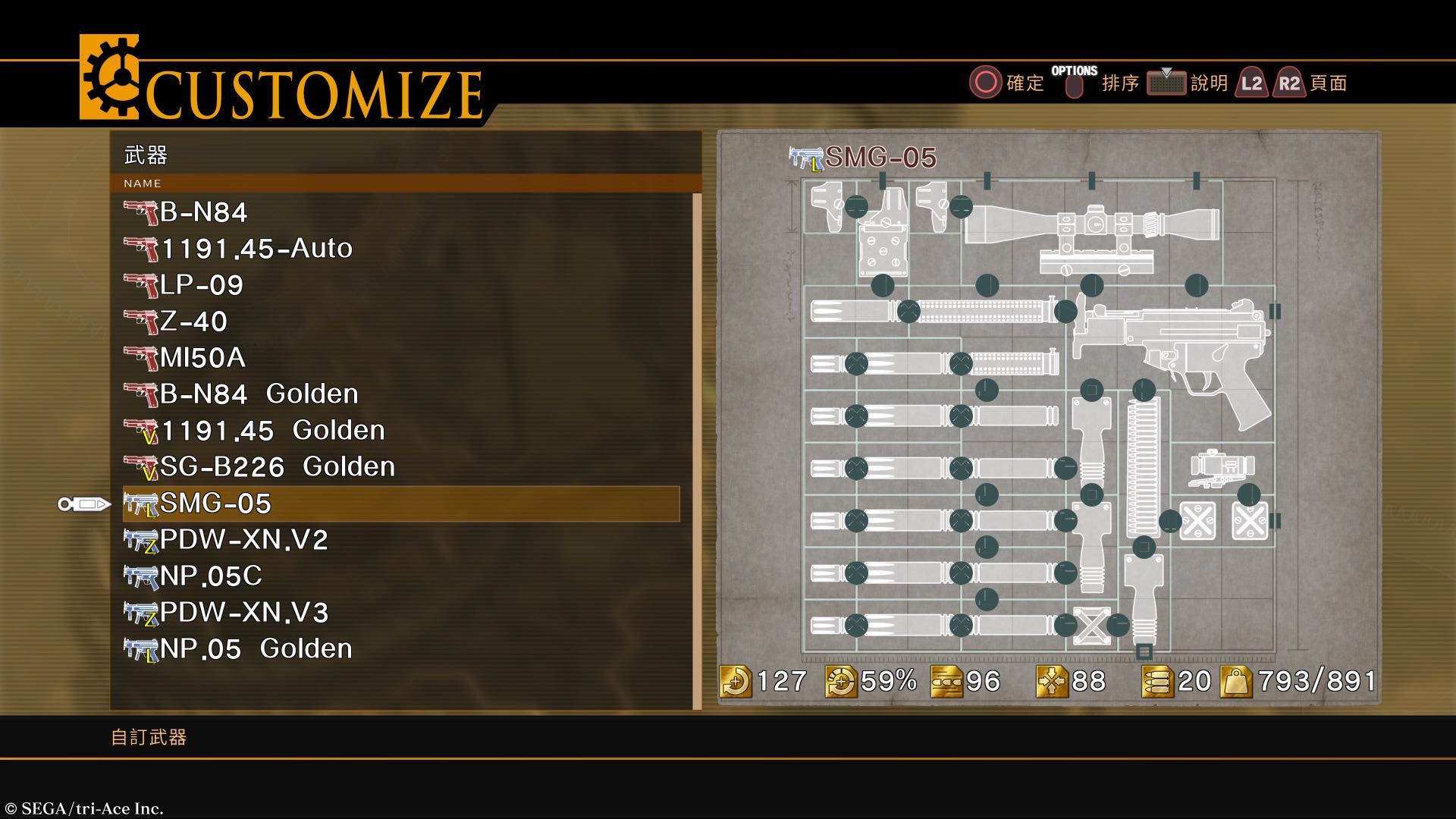This screenshot has width=1456, height=819.
Task: Click the long vertical magazine part
Action: 1143,466
